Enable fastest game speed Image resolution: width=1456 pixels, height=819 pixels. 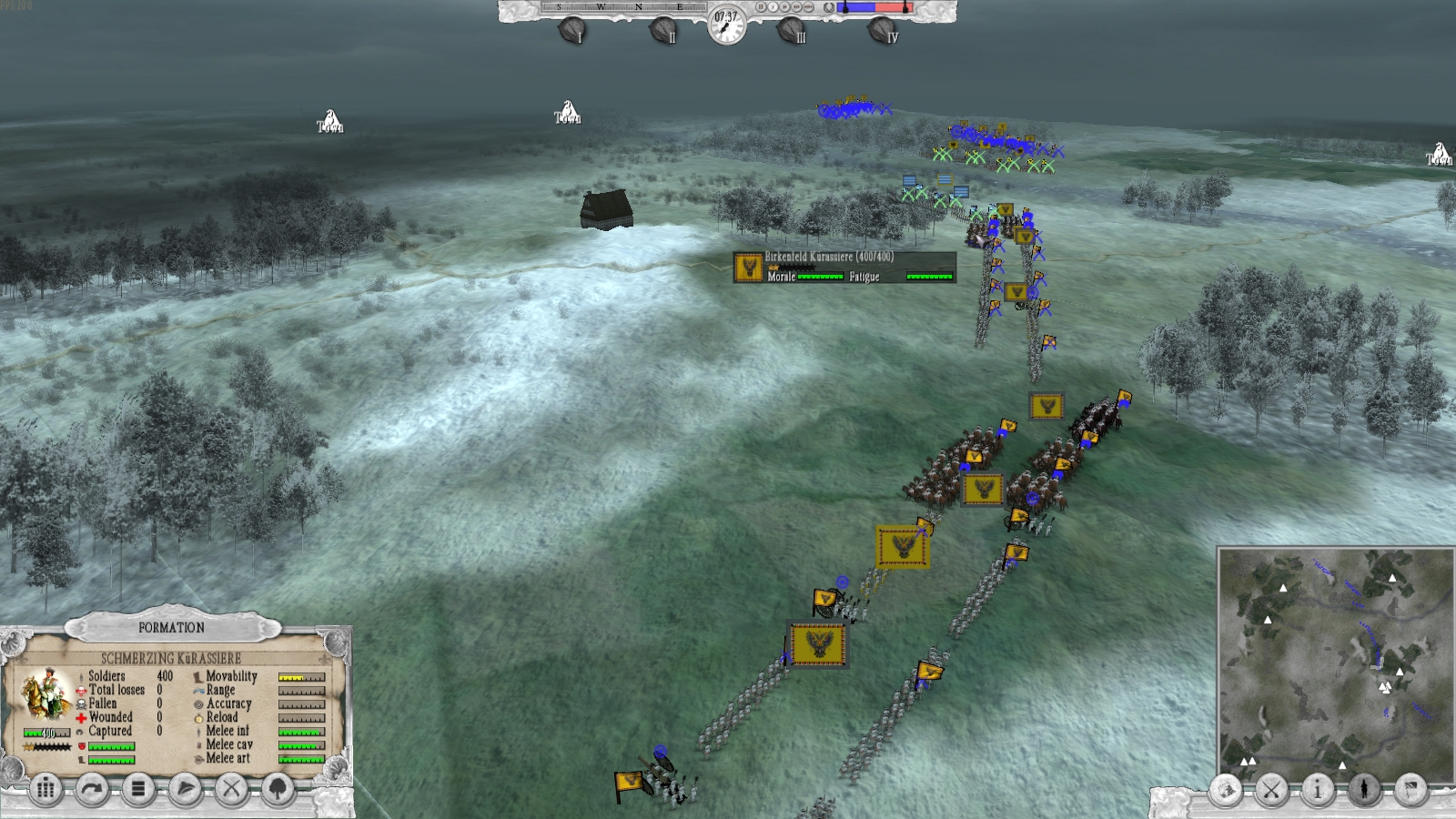click(x=809, y=7)
